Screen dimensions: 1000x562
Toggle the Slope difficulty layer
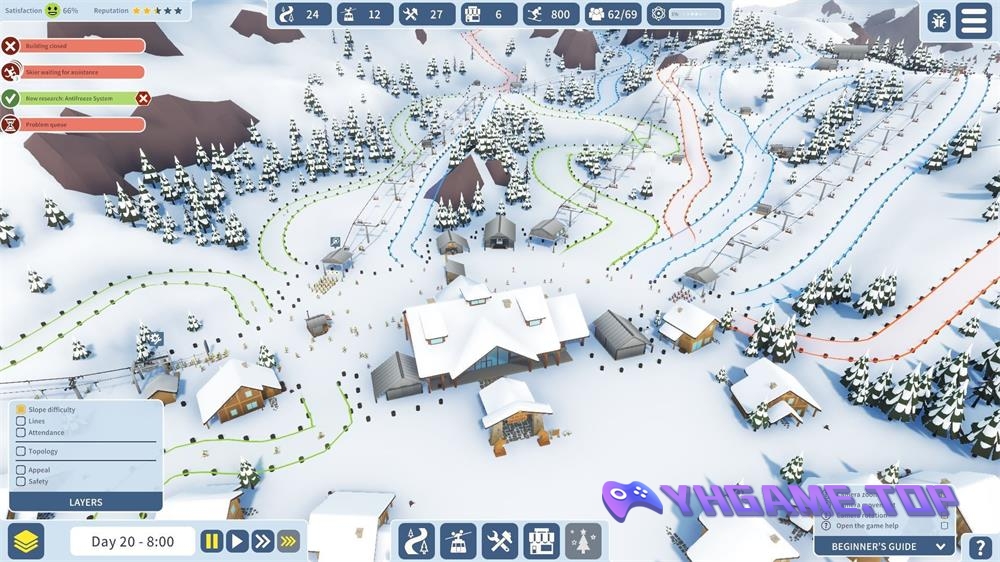(21, 410)
